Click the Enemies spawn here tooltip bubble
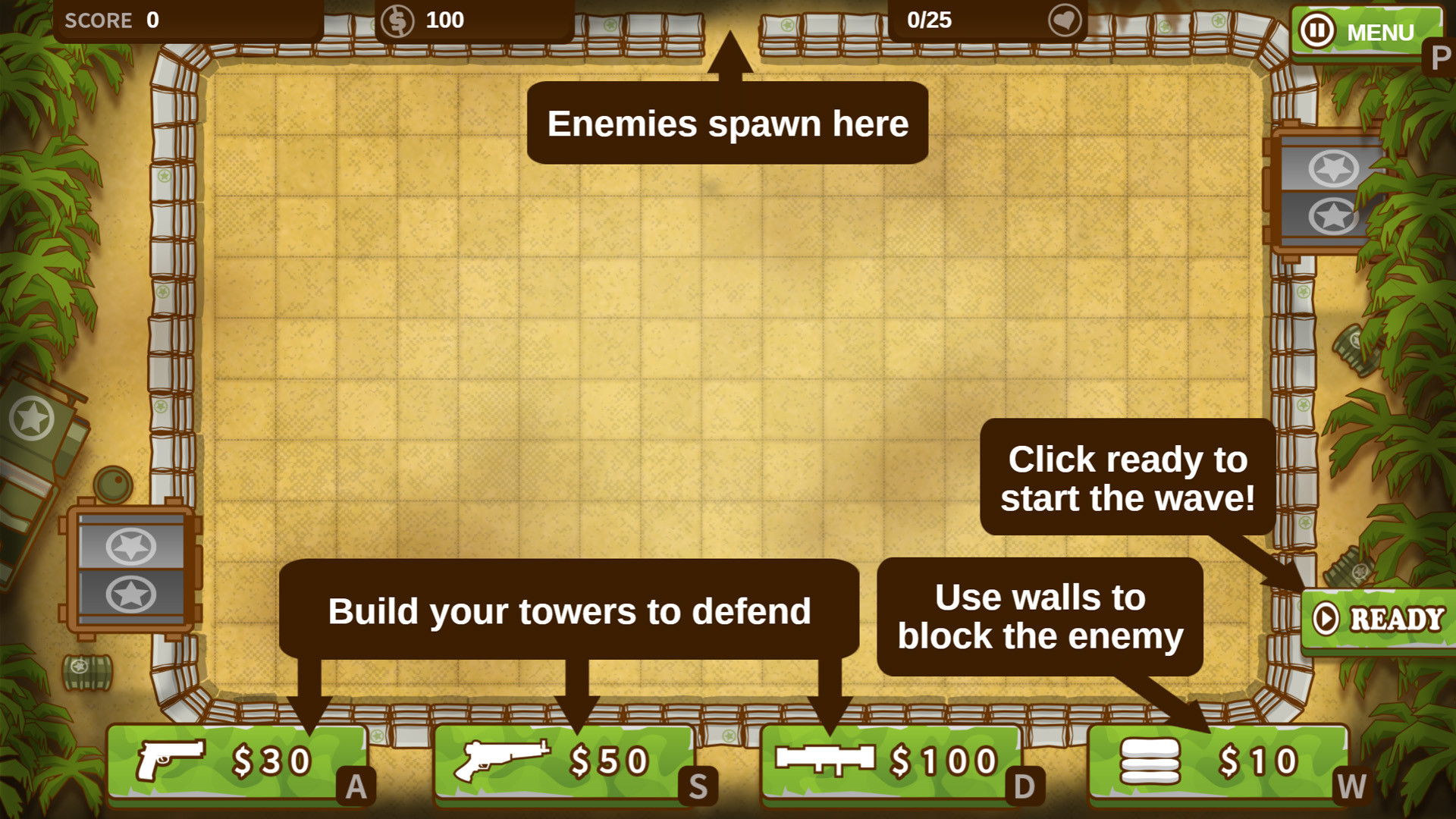Viewport: 1456px width, 819px height. pos(728,124)
